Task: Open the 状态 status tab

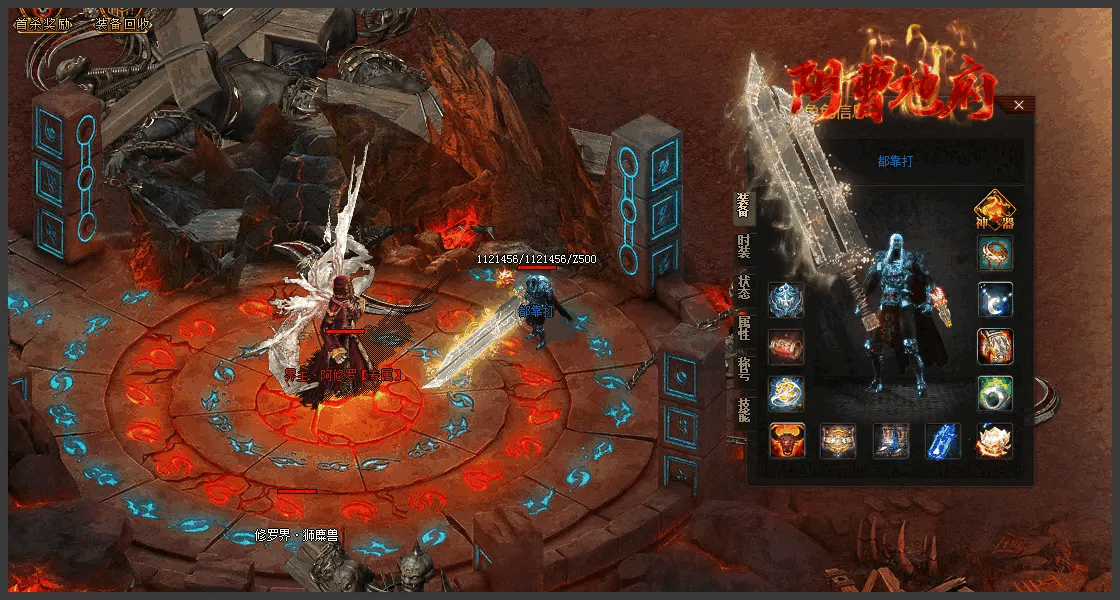Action: [x=743, y=288]
